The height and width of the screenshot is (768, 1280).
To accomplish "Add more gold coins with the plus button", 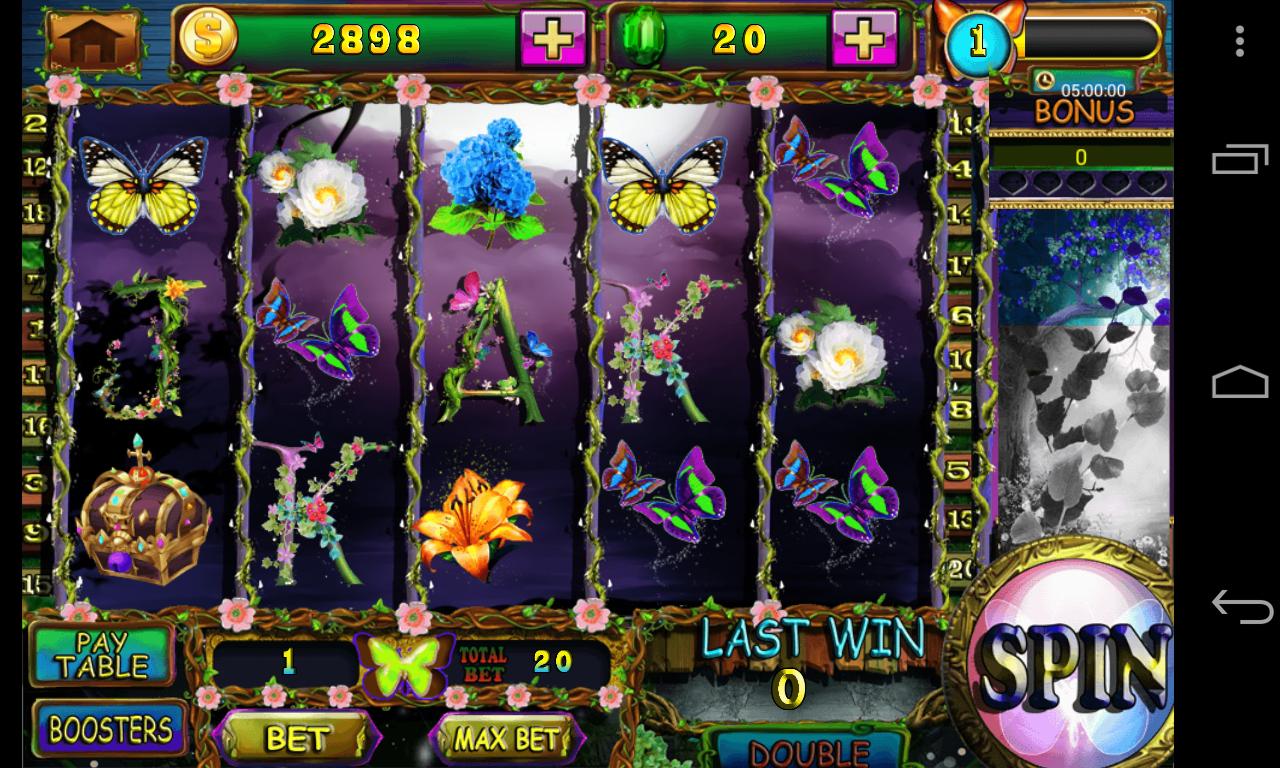I will (552, 39).
